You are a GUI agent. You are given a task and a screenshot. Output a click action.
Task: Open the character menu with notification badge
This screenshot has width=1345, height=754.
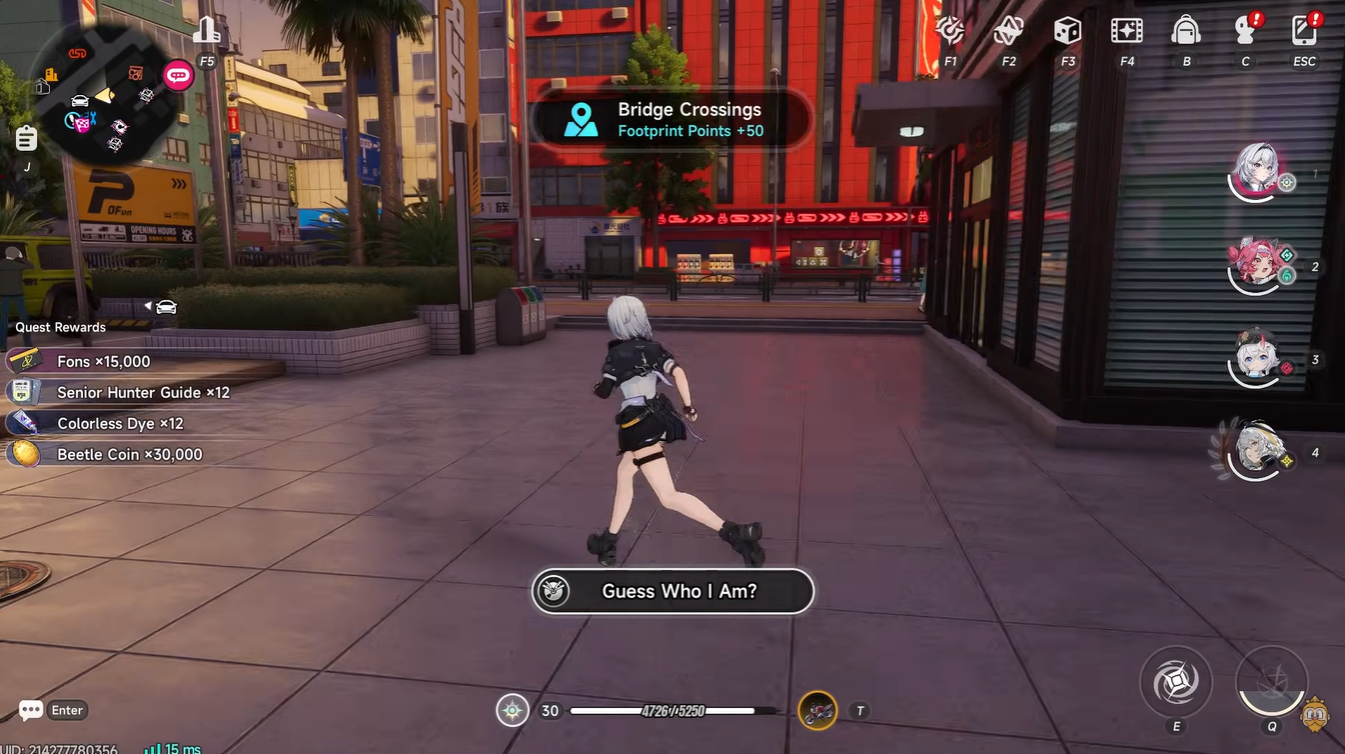pos(1245,32)
